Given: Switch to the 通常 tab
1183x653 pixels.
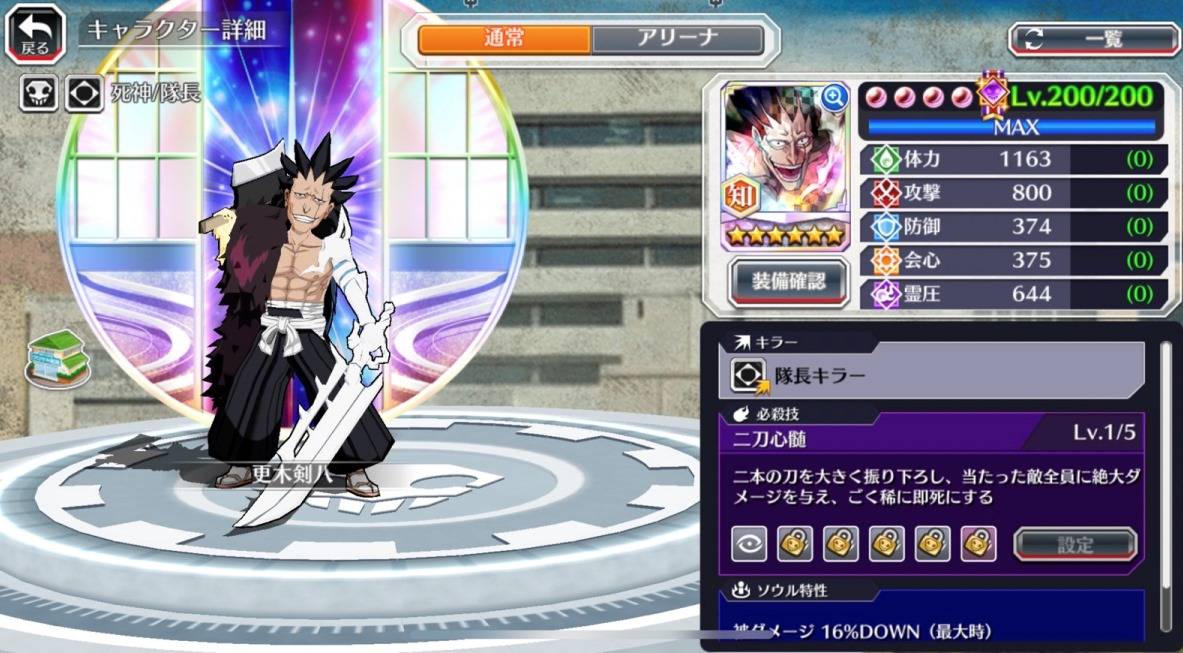Looking at the screenshot, I should tap(504, 40).
